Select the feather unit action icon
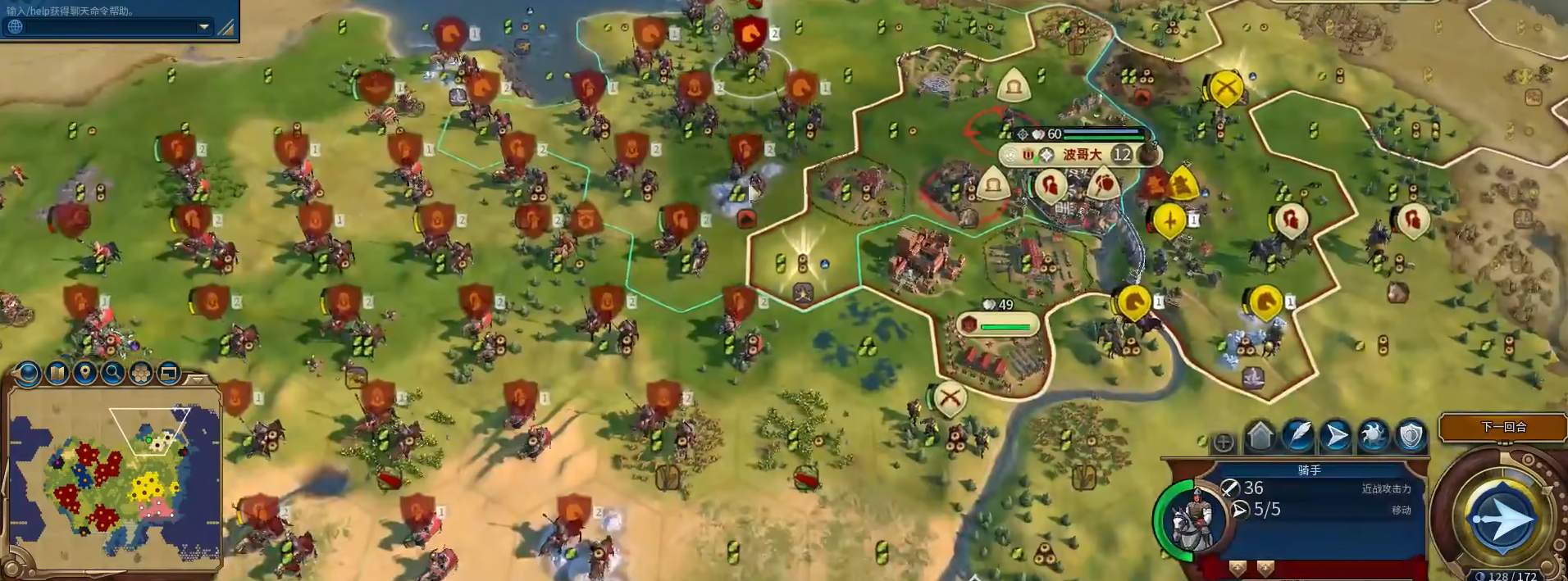 coord(1298,437)
